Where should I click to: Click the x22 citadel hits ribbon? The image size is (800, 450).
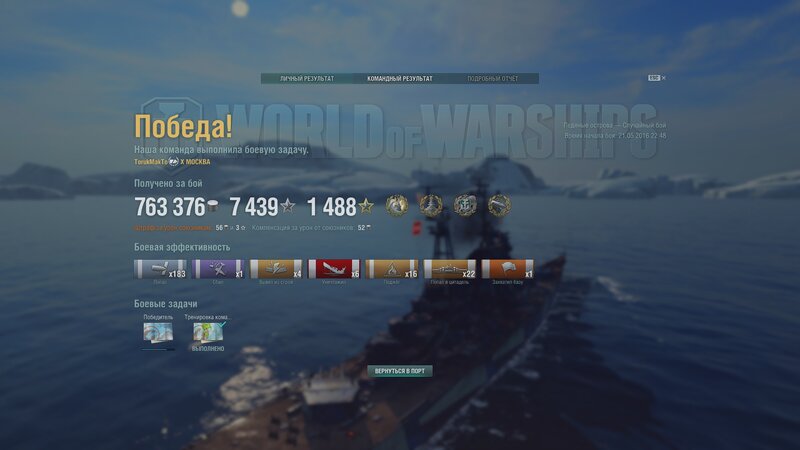[451, 270]
